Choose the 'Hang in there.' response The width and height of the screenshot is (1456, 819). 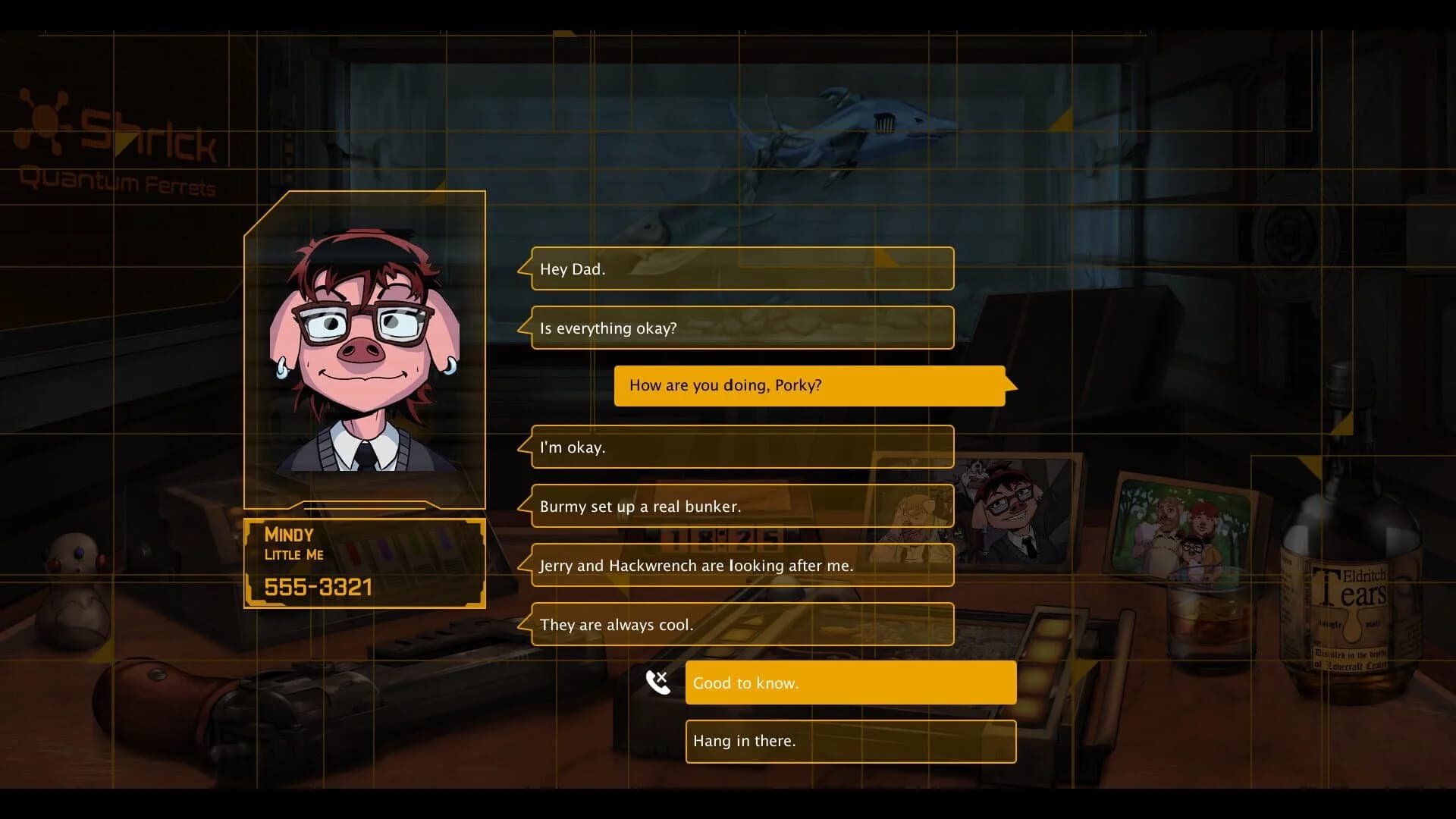[849, 741]
